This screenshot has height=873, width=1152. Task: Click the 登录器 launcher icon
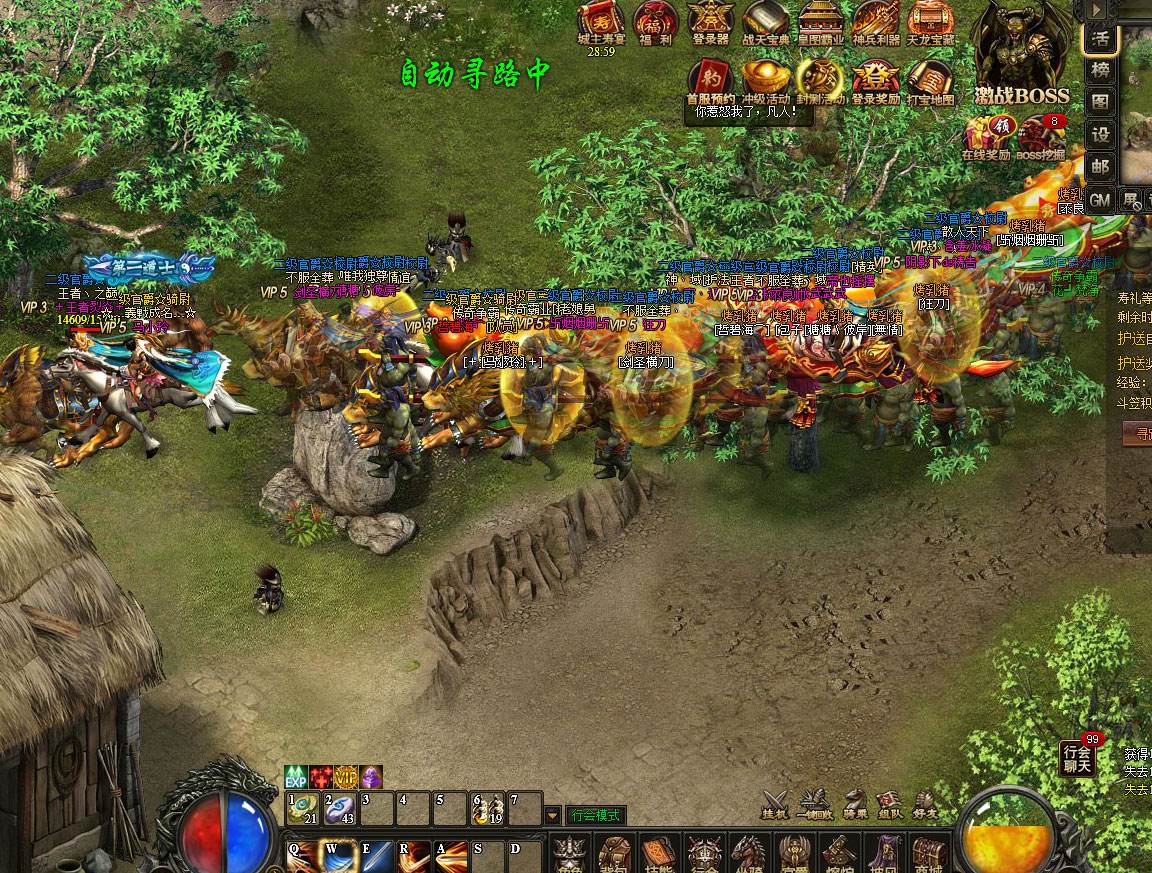[x=710, y=21]
